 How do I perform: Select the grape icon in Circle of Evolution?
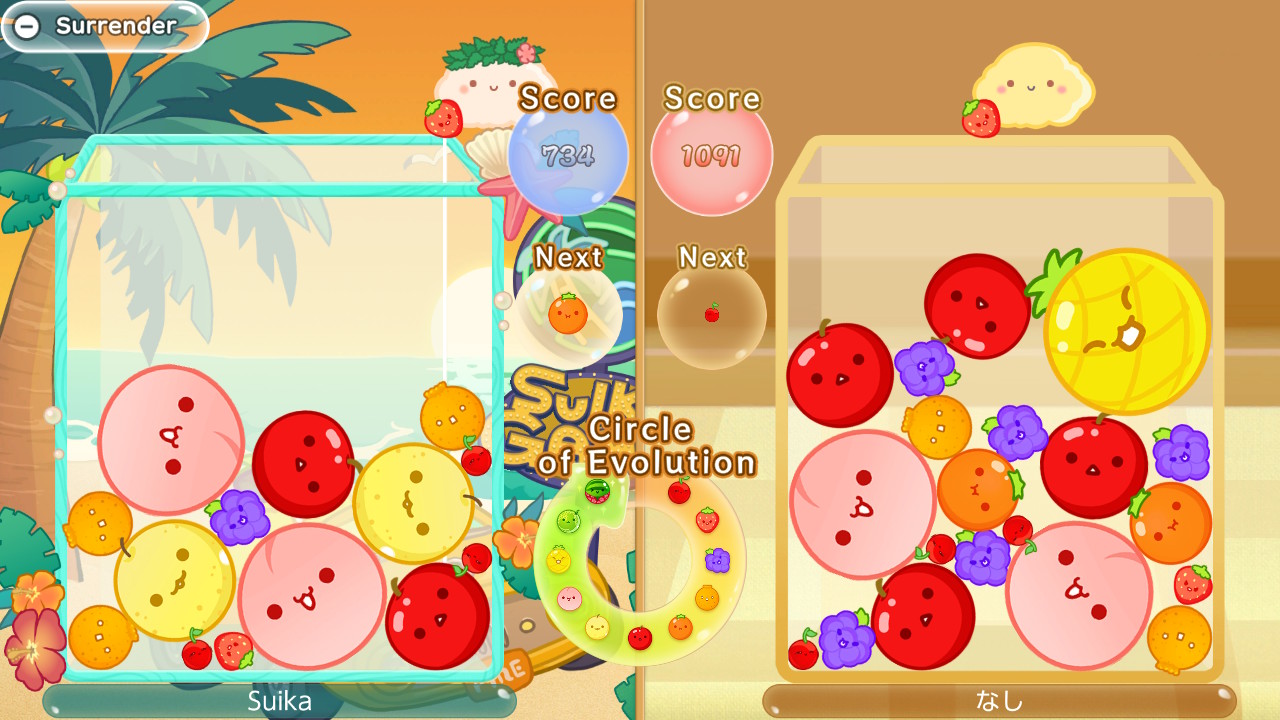click(716, 559)
